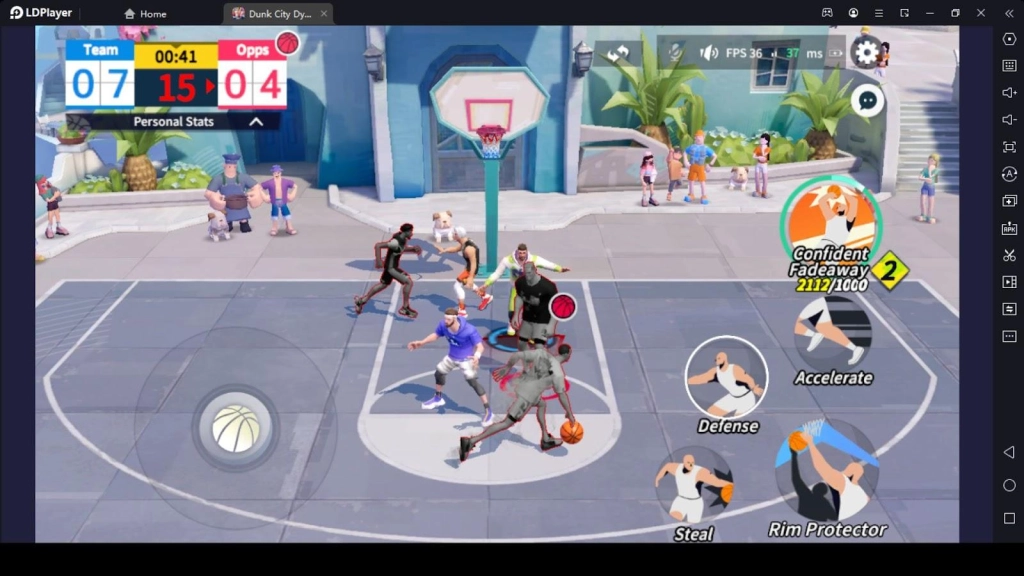The image size is (1024, 576).
Task: Trigger the Rim Protector ability
Action: tap(826, 473)
